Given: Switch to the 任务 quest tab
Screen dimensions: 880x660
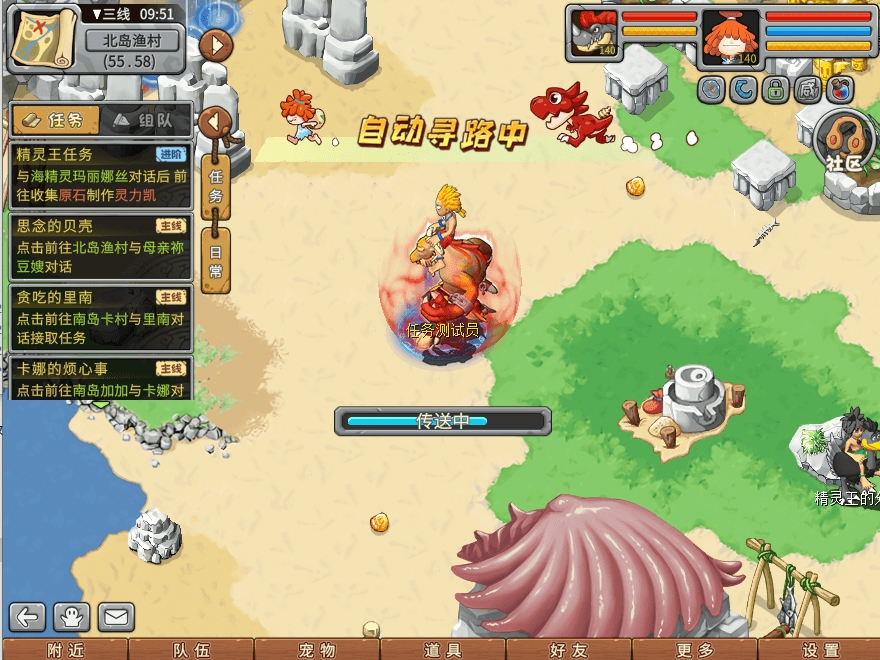Looking at the screenshot, I should pos(57,120).
